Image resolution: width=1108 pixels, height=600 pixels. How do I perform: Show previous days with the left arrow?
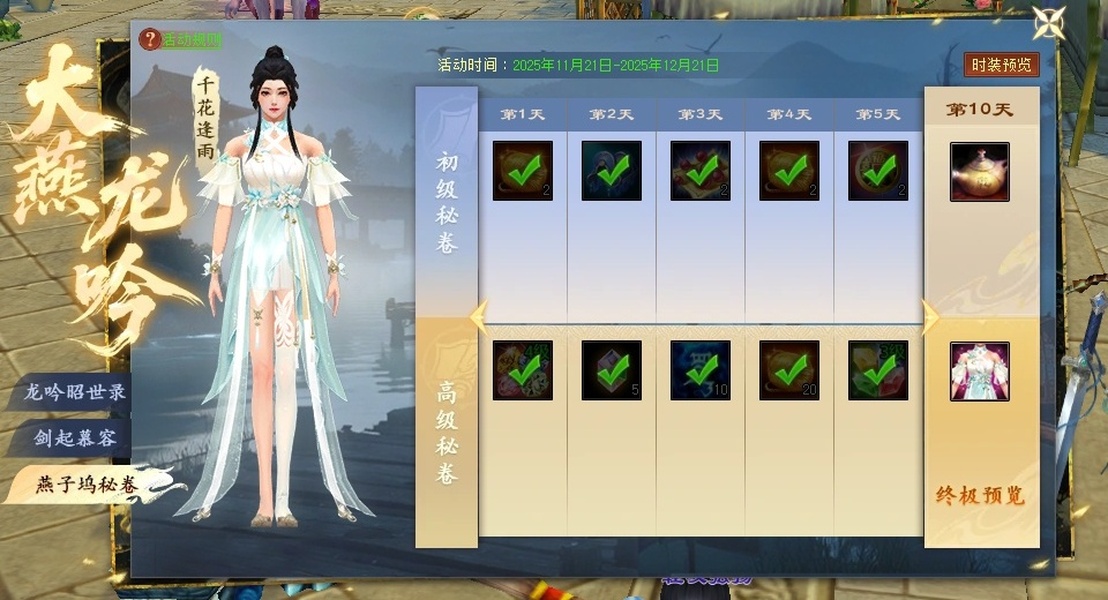480,316
